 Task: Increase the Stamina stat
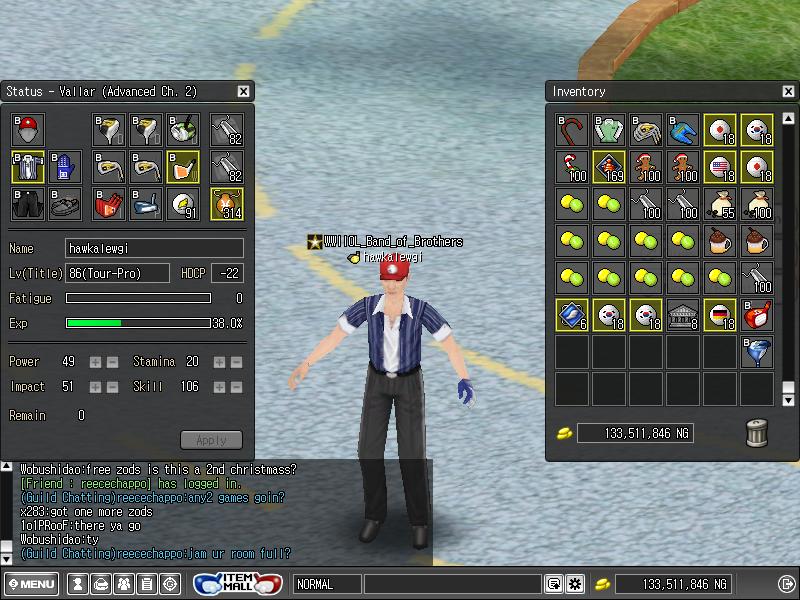coord(220,361)
